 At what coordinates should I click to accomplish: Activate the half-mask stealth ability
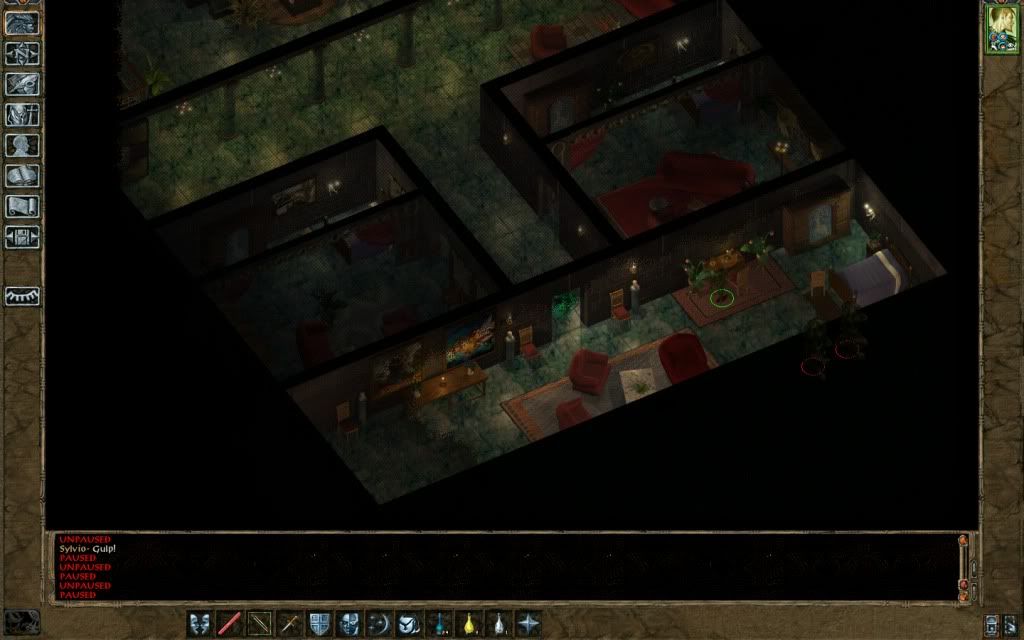tap(349, 624)
